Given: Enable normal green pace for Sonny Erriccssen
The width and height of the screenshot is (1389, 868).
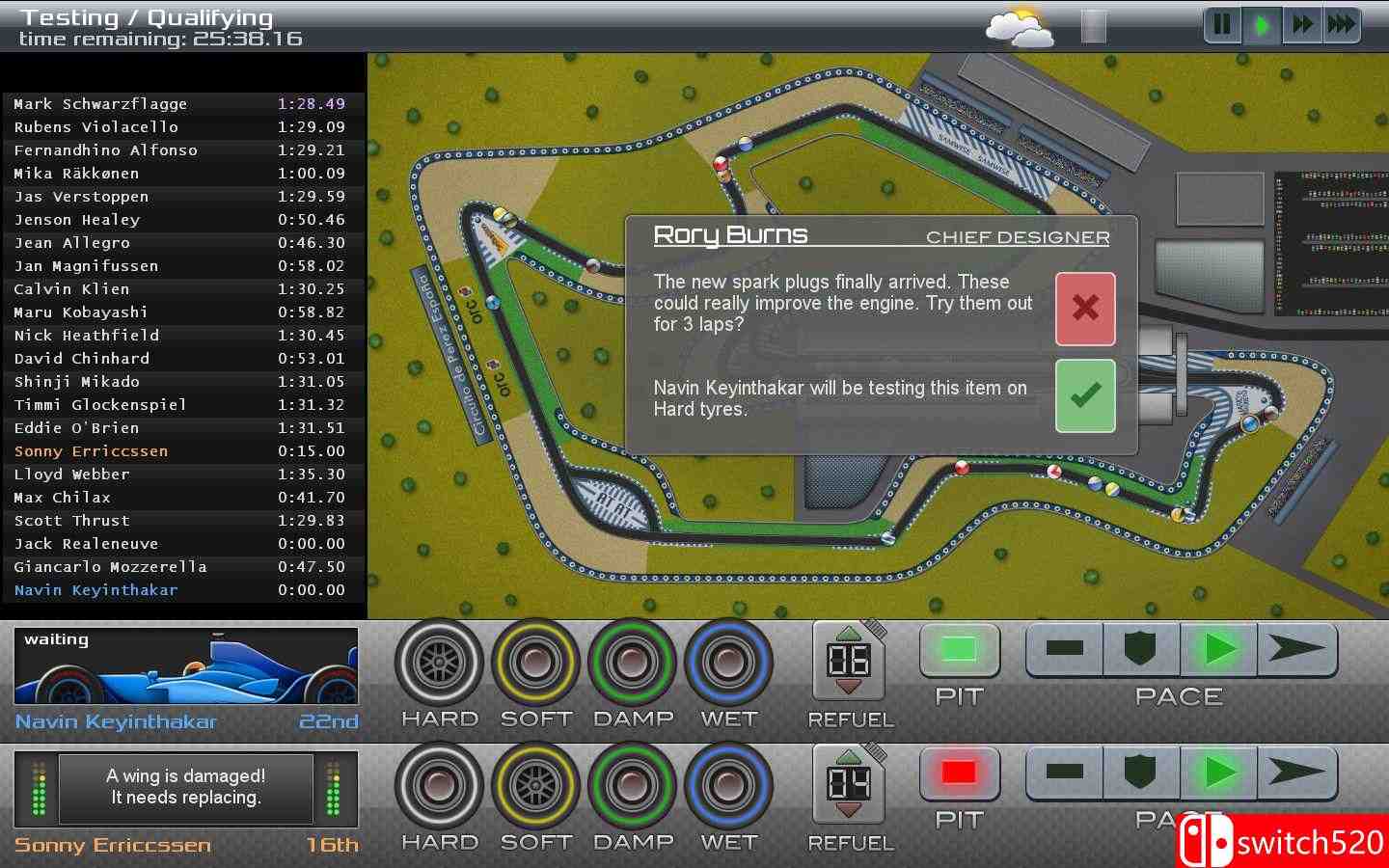Looking at the screenshot, I should [1217, 773].
